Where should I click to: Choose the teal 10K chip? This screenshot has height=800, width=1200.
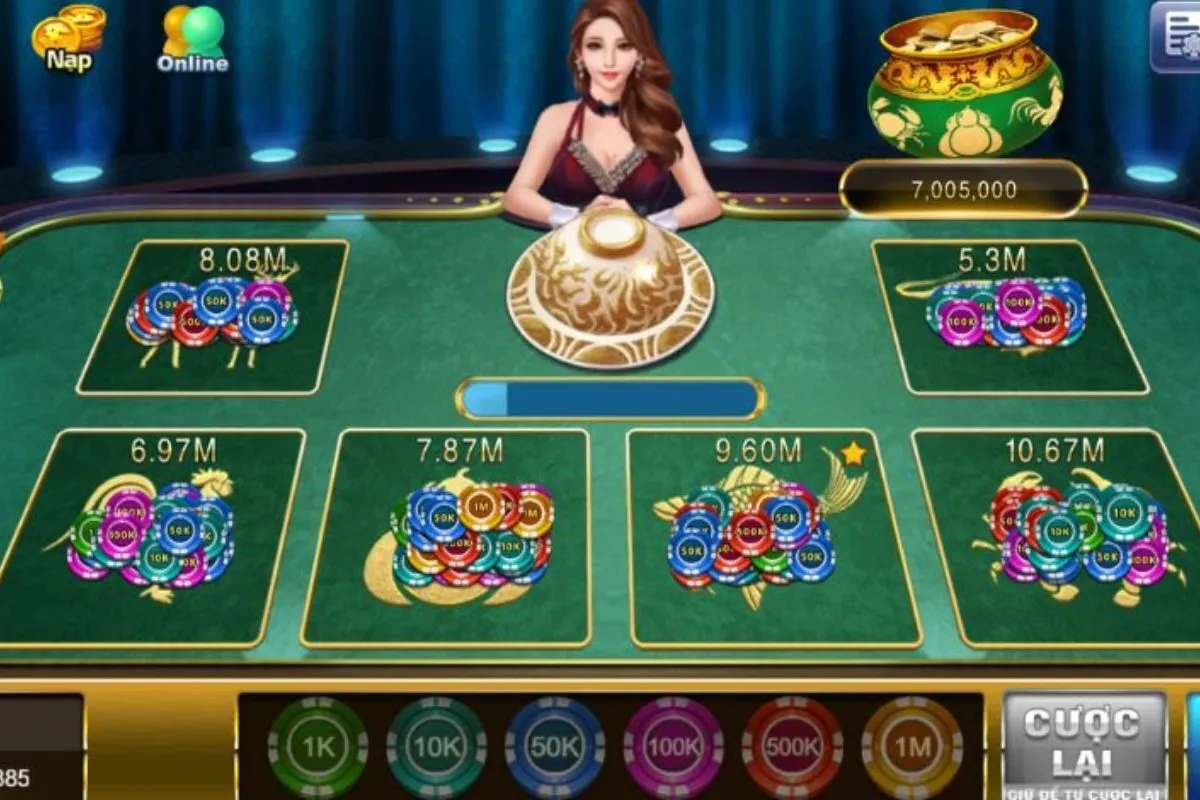coord(436,747)
